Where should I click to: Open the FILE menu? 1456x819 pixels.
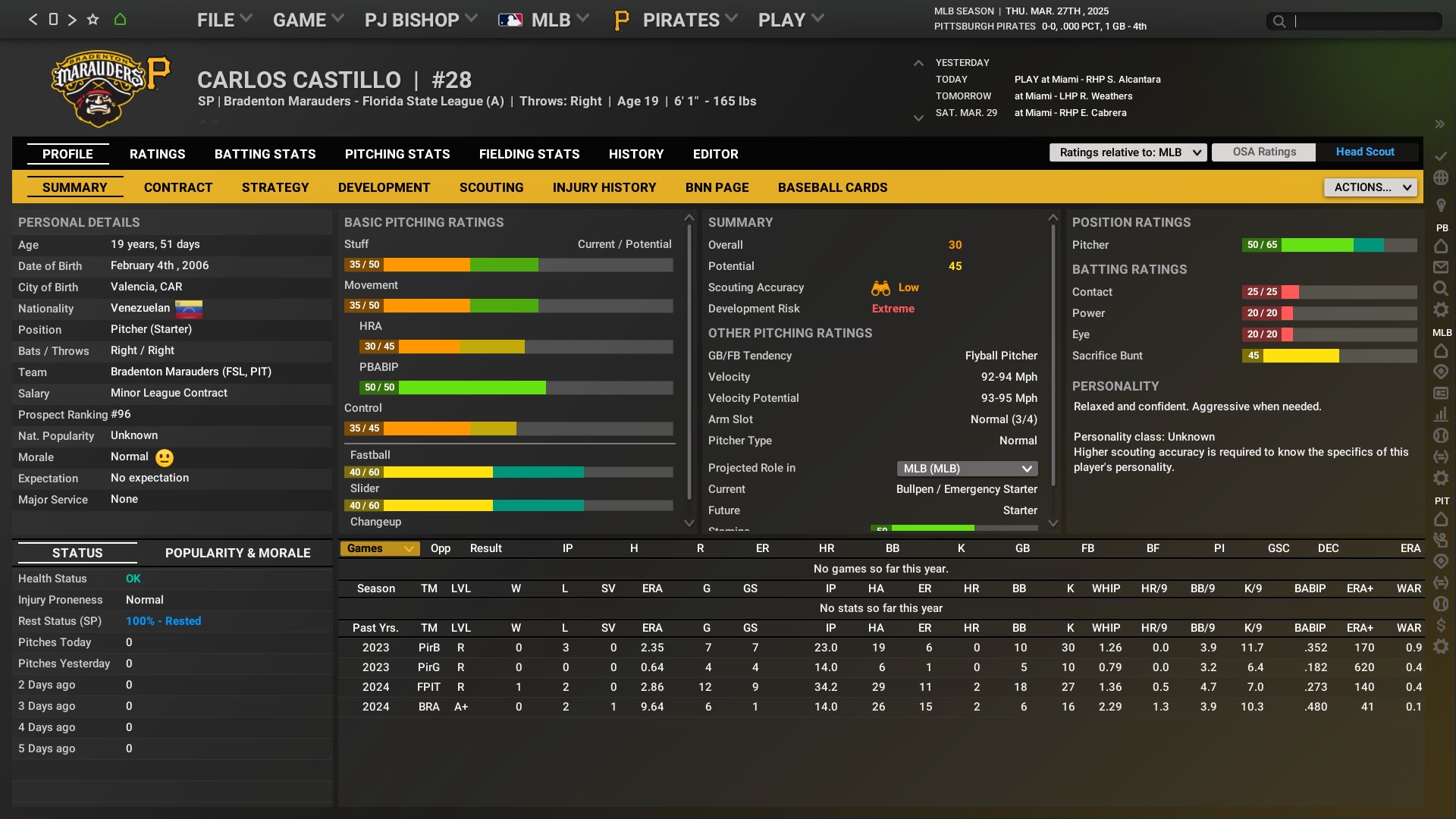tap(224, 20)
